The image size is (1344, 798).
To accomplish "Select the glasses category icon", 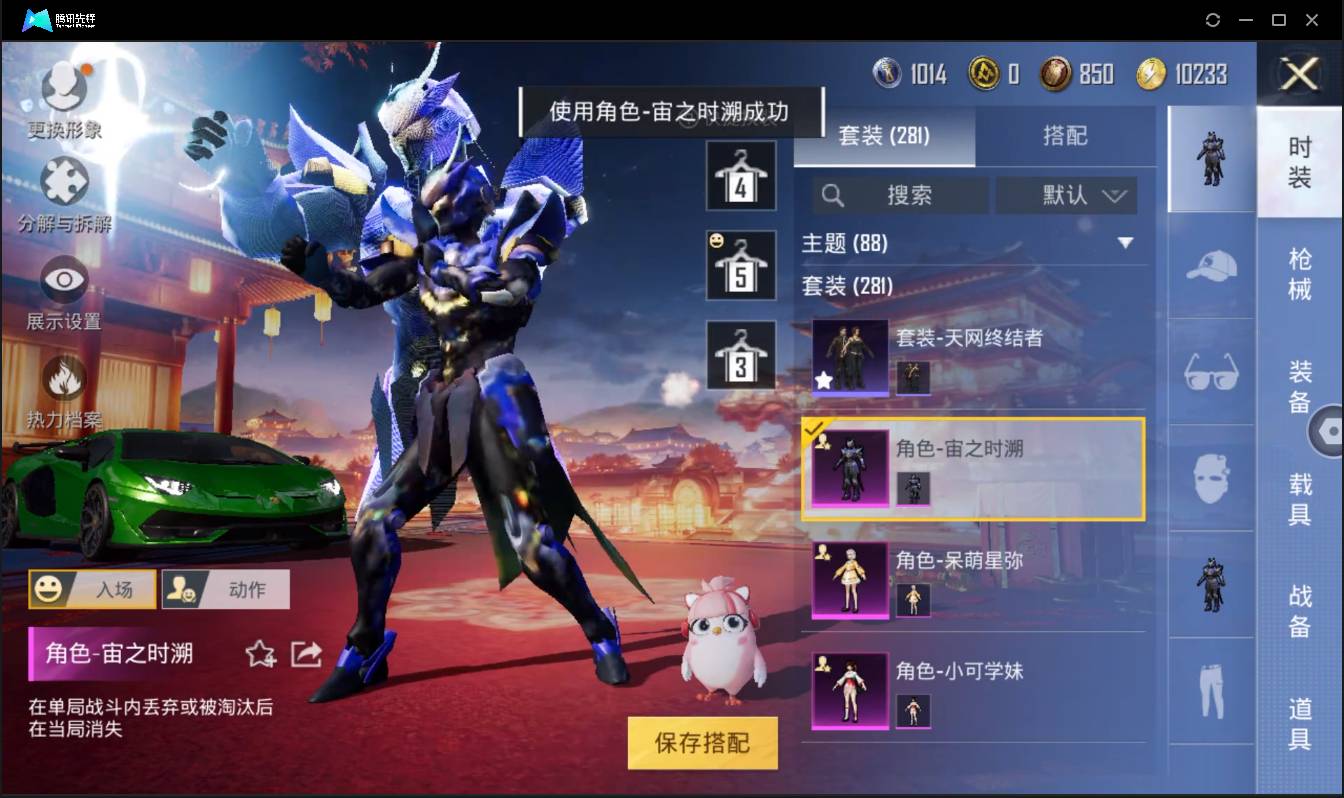I will tap(1210, 372).
